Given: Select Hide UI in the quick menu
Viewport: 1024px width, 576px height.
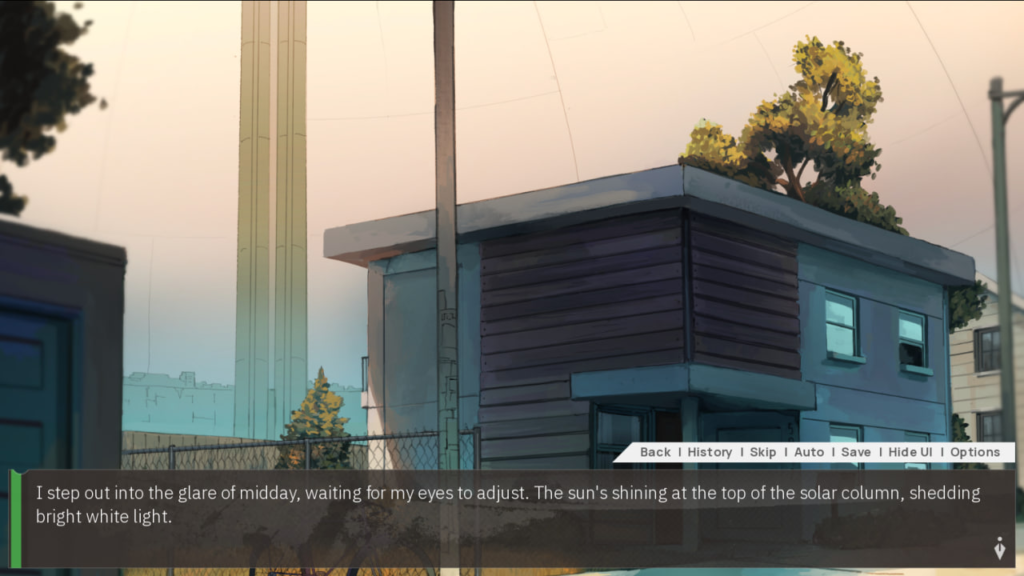Looking at the screenshot, I should (x=910, y=452).
